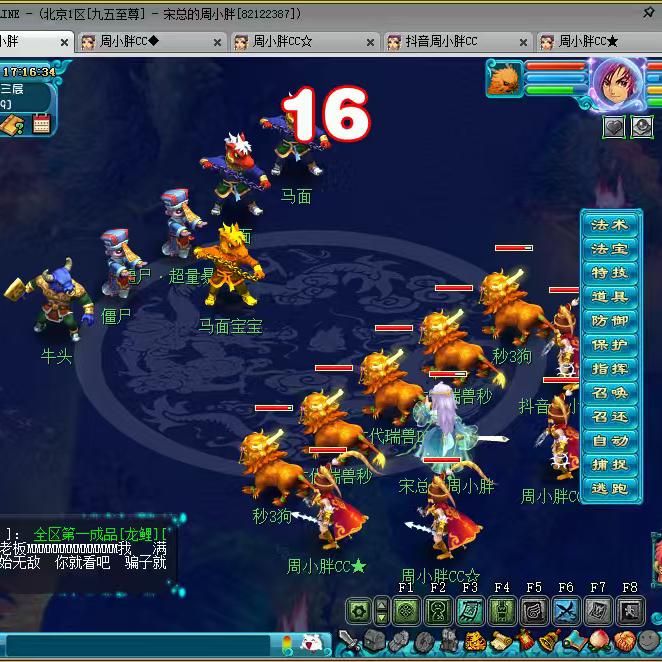Screen dimensions: 662x662
Task: Select the 逃跑 flee command
Action: (610, 489)
